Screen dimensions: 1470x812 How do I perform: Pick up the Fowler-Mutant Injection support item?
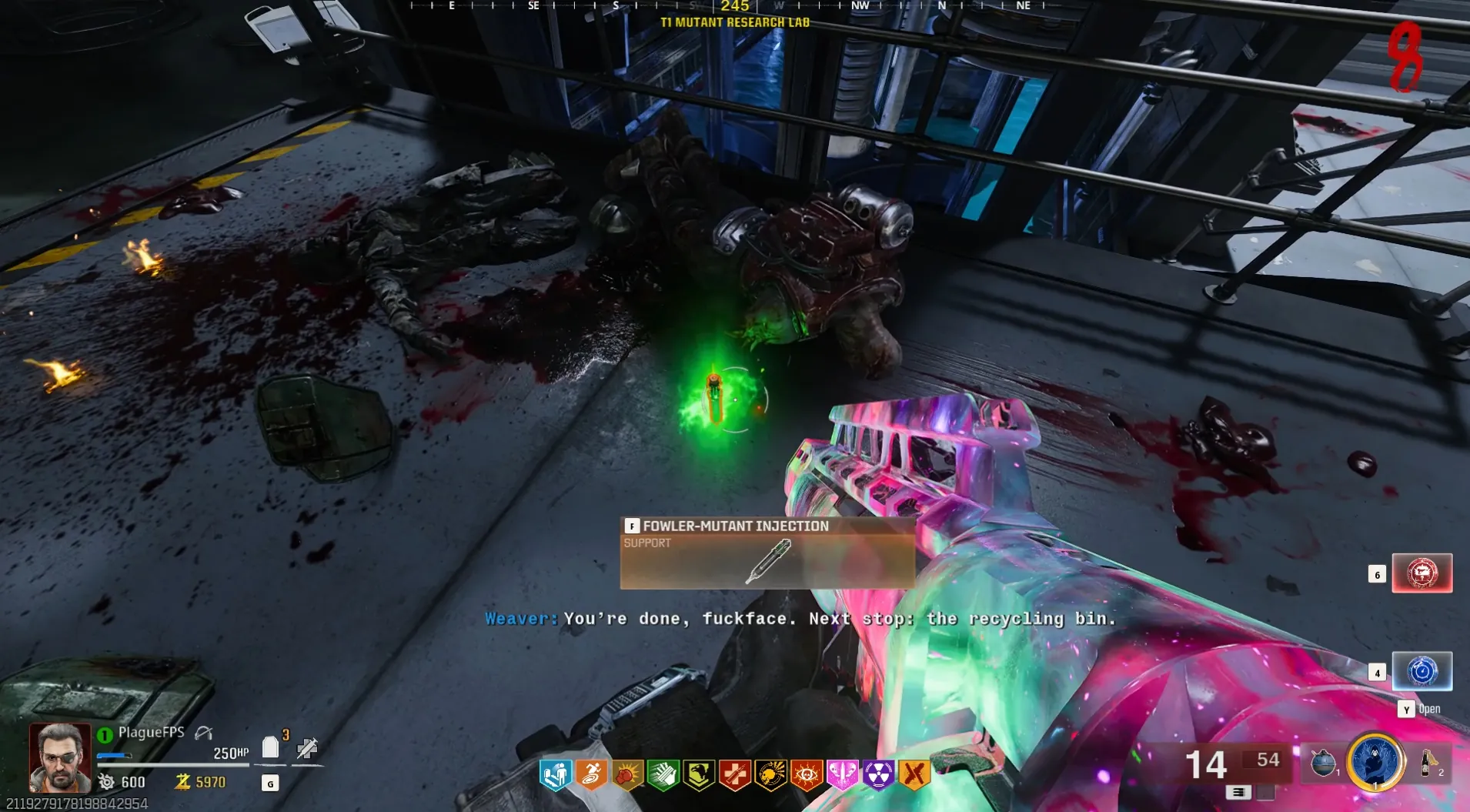click(x=767, y=552)
